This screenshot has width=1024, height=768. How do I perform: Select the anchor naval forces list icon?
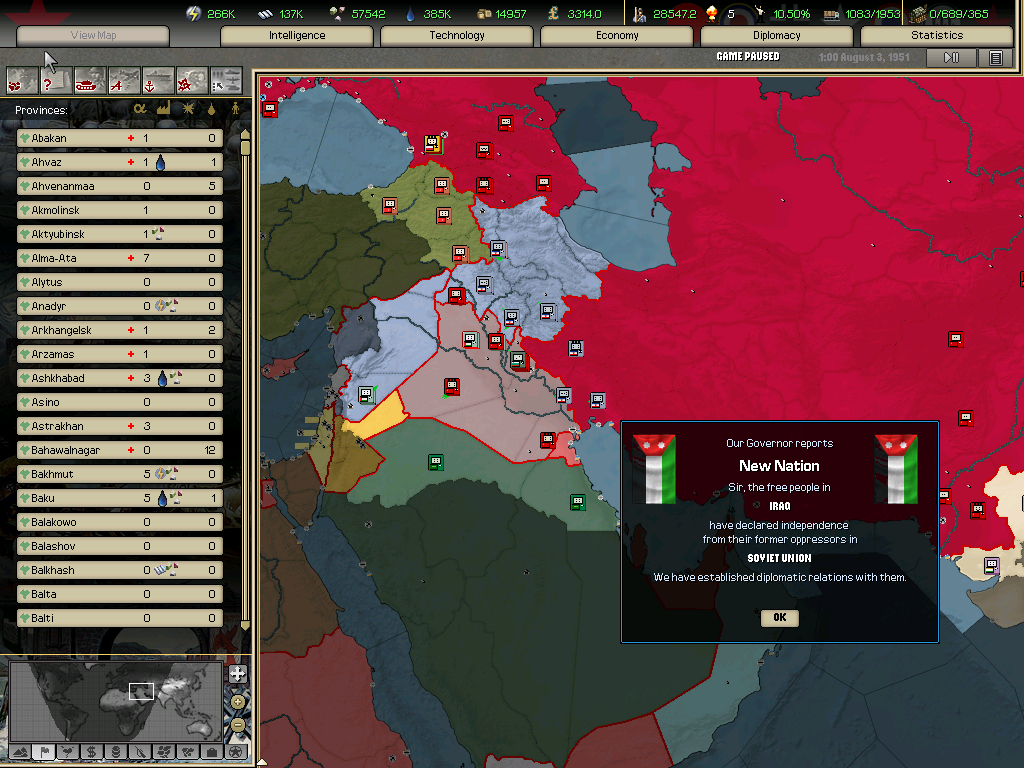pyautogui.click(x=159, y=79)
